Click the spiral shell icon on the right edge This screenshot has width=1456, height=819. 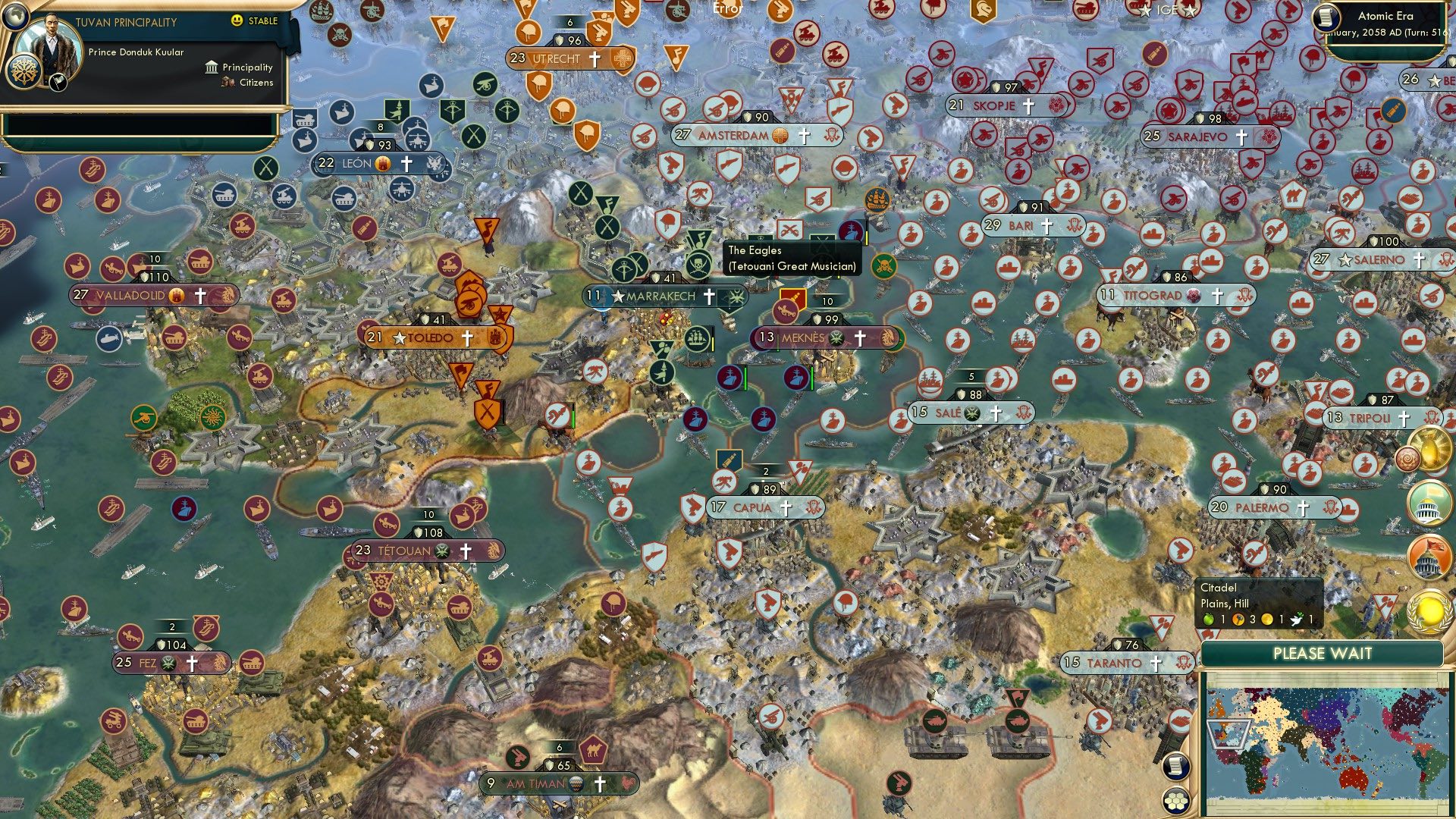(x=1409, y=459)
